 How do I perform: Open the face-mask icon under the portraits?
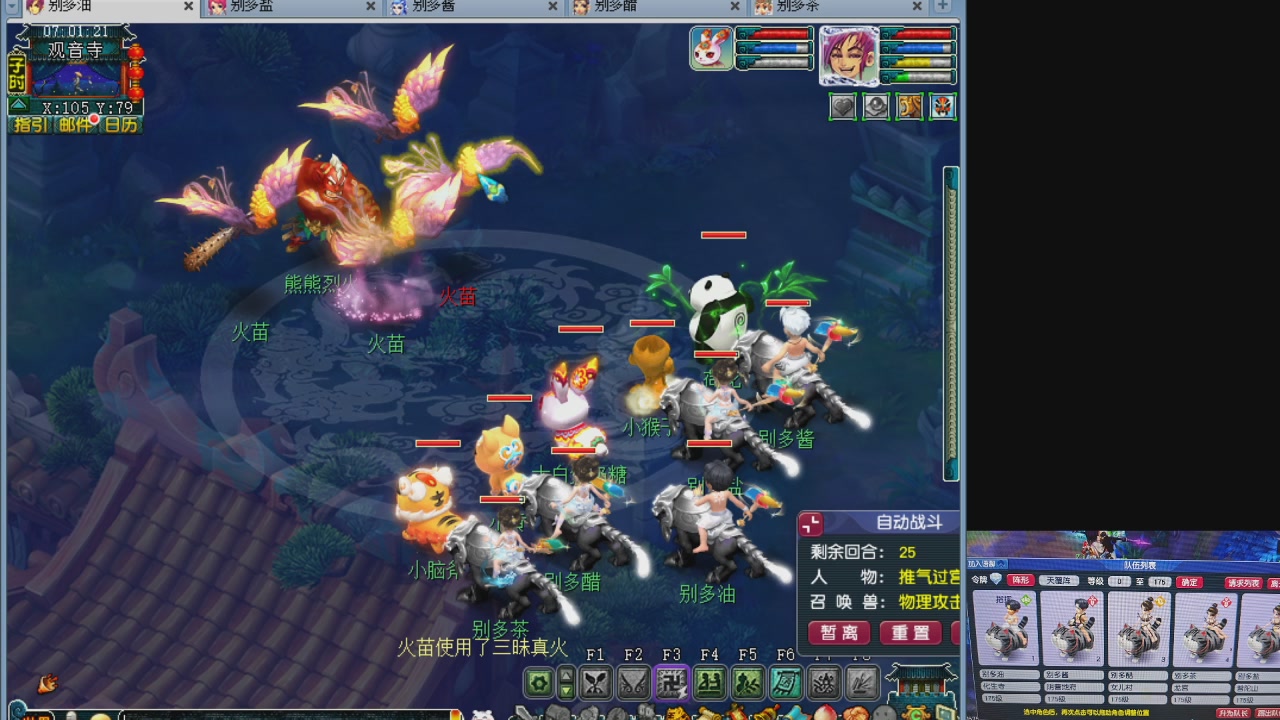pos(942,107)
